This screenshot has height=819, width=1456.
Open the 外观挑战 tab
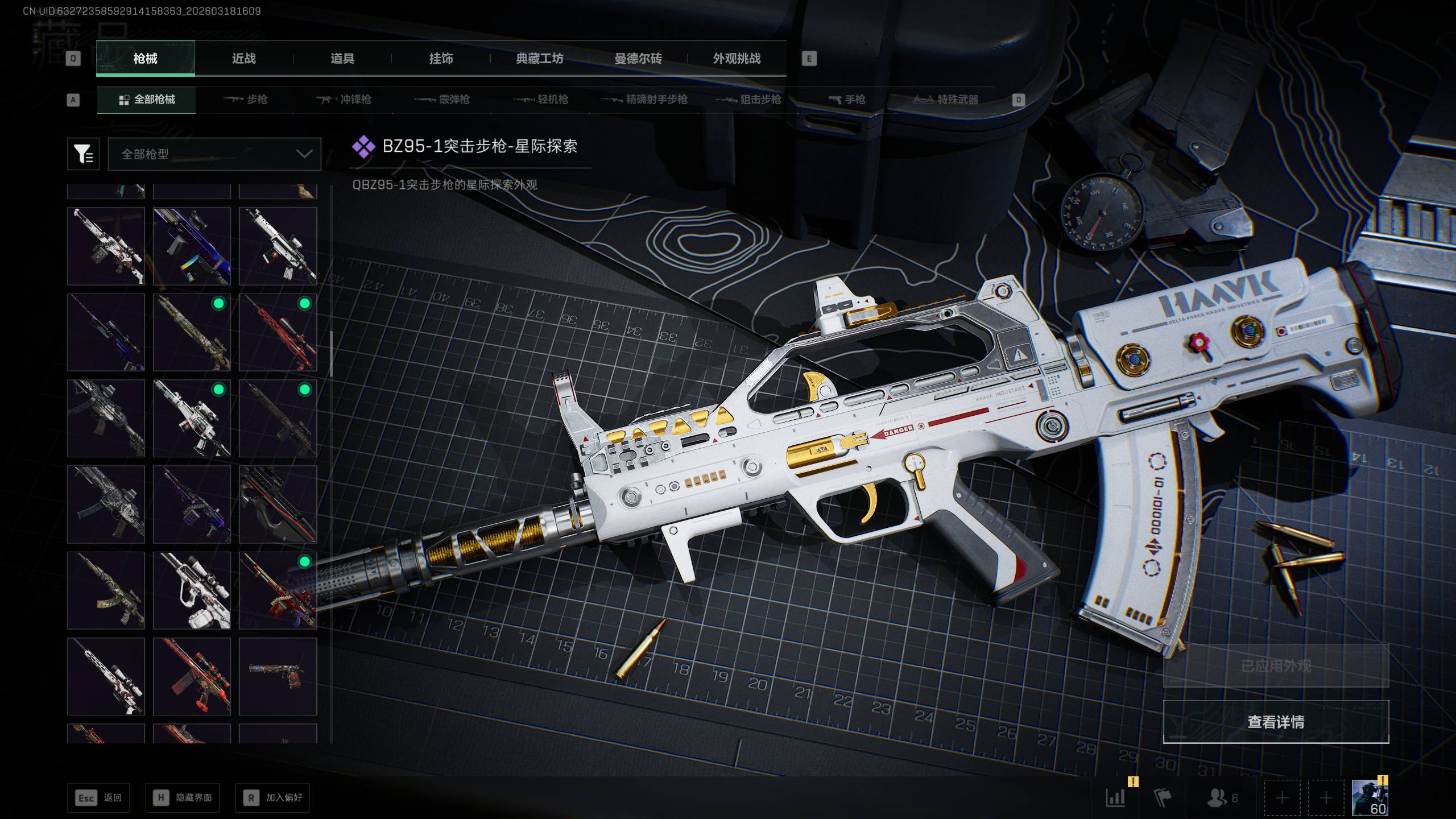[x=737, y=59]
